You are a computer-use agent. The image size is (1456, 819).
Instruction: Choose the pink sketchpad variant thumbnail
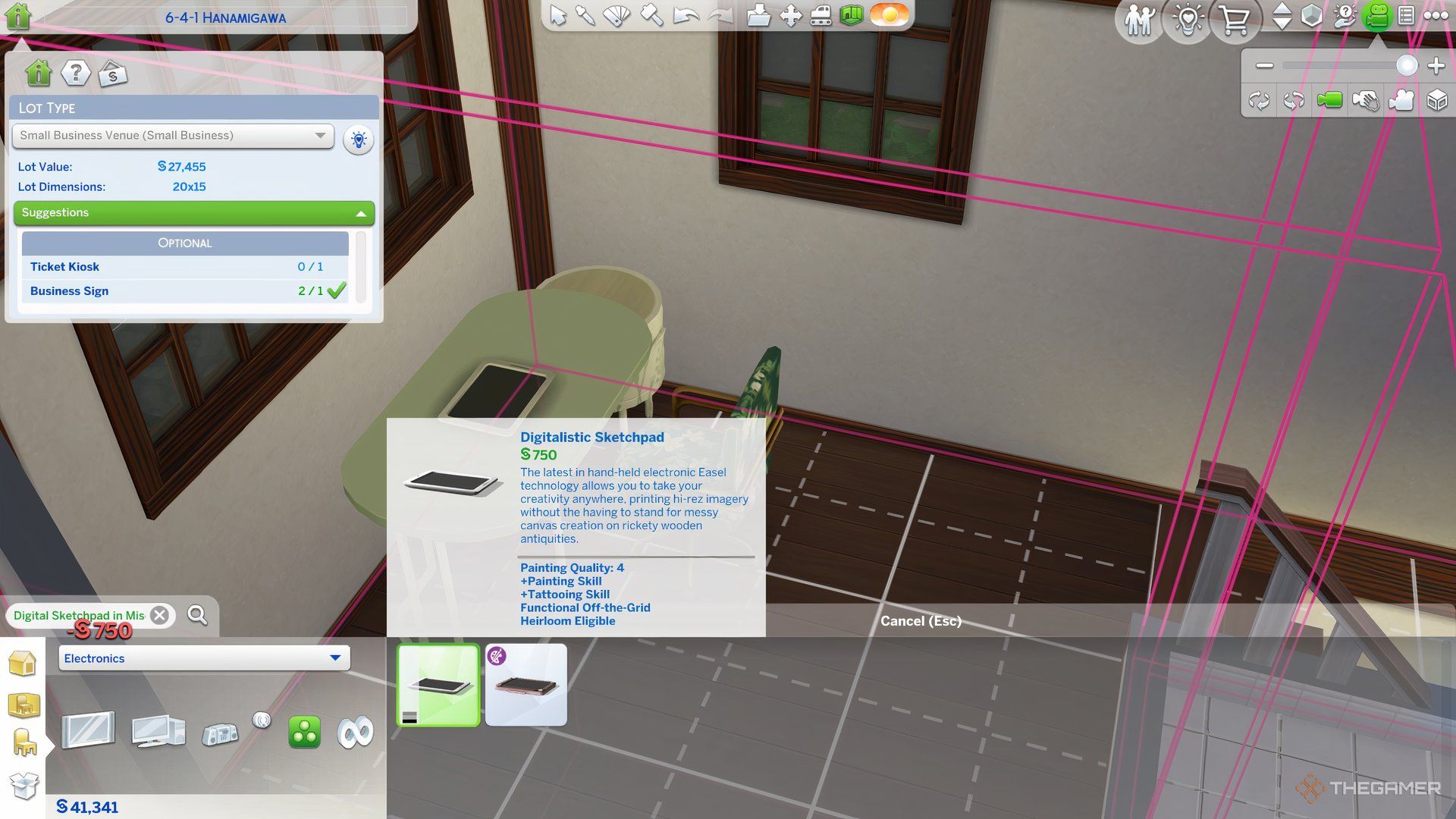[526, 685]
